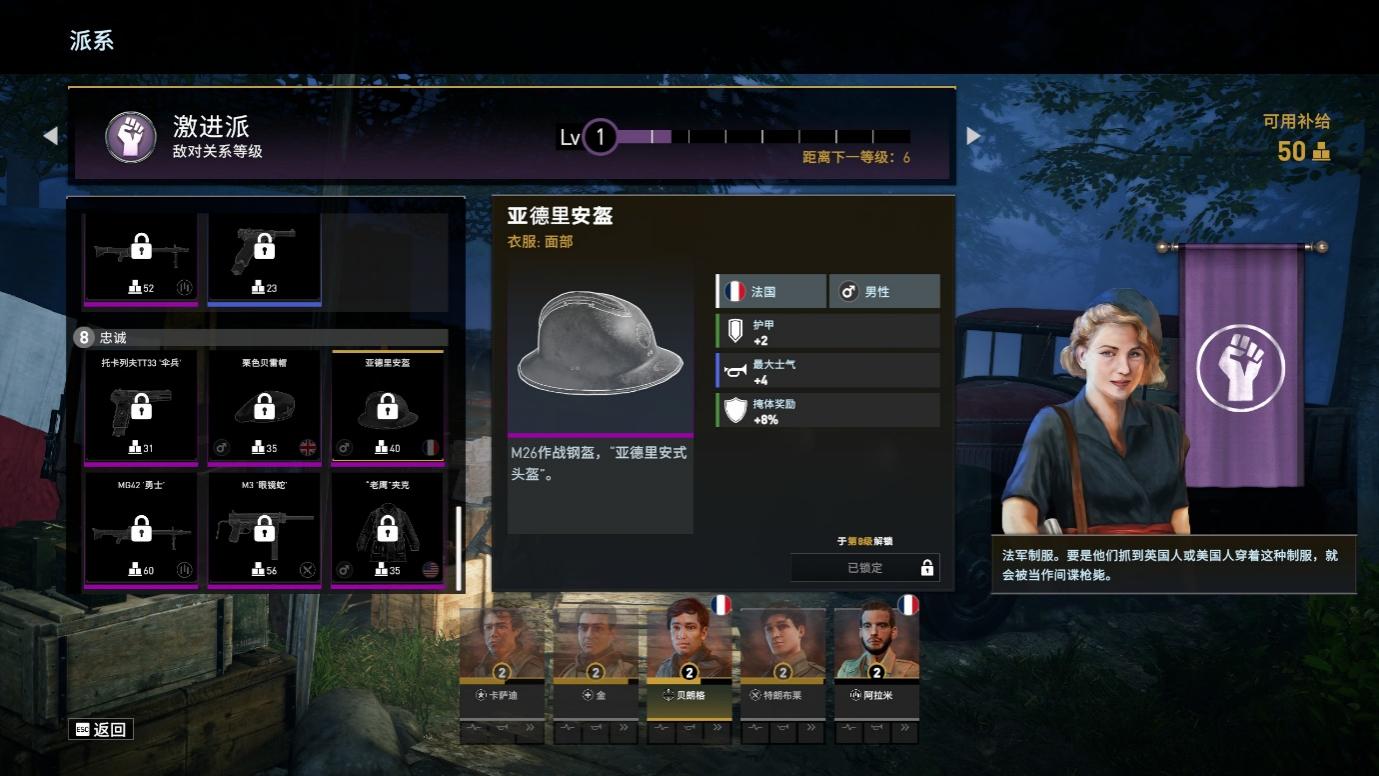Click the item list scrollbar

click(x=459, y=547)
